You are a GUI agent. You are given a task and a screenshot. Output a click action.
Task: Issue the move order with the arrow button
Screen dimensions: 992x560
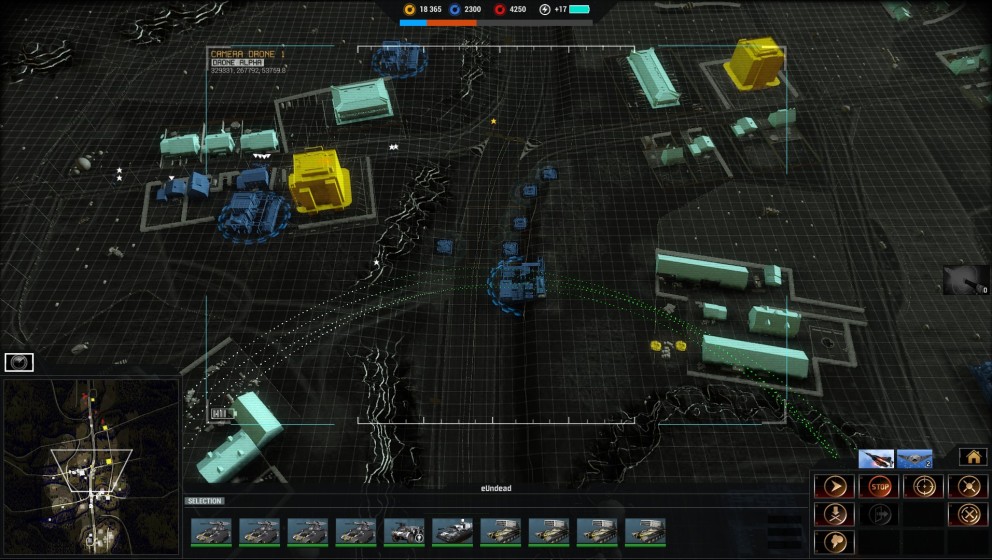click(x=833, y=487)
